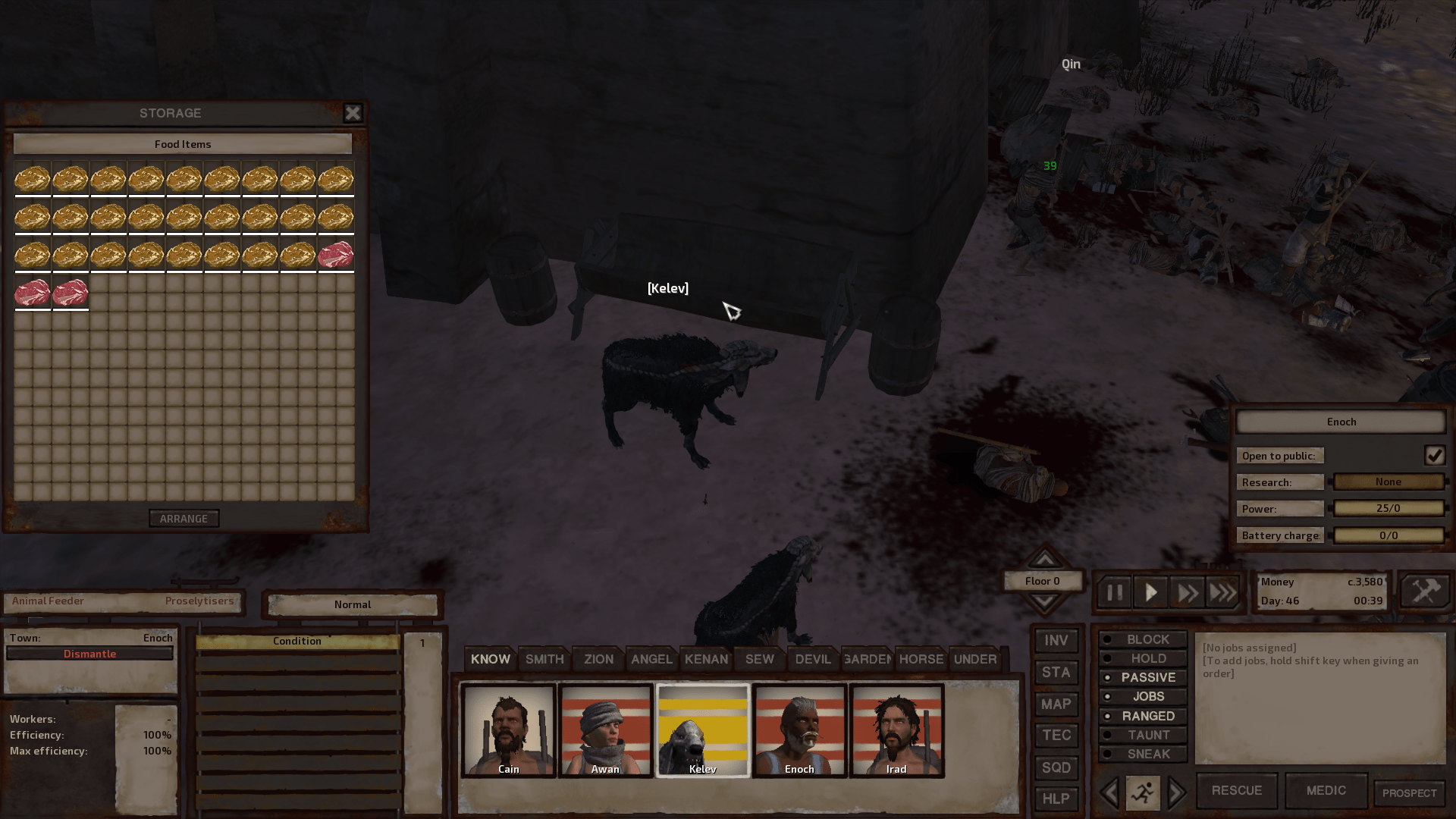Open the TEC research panel

point(1056,735)
